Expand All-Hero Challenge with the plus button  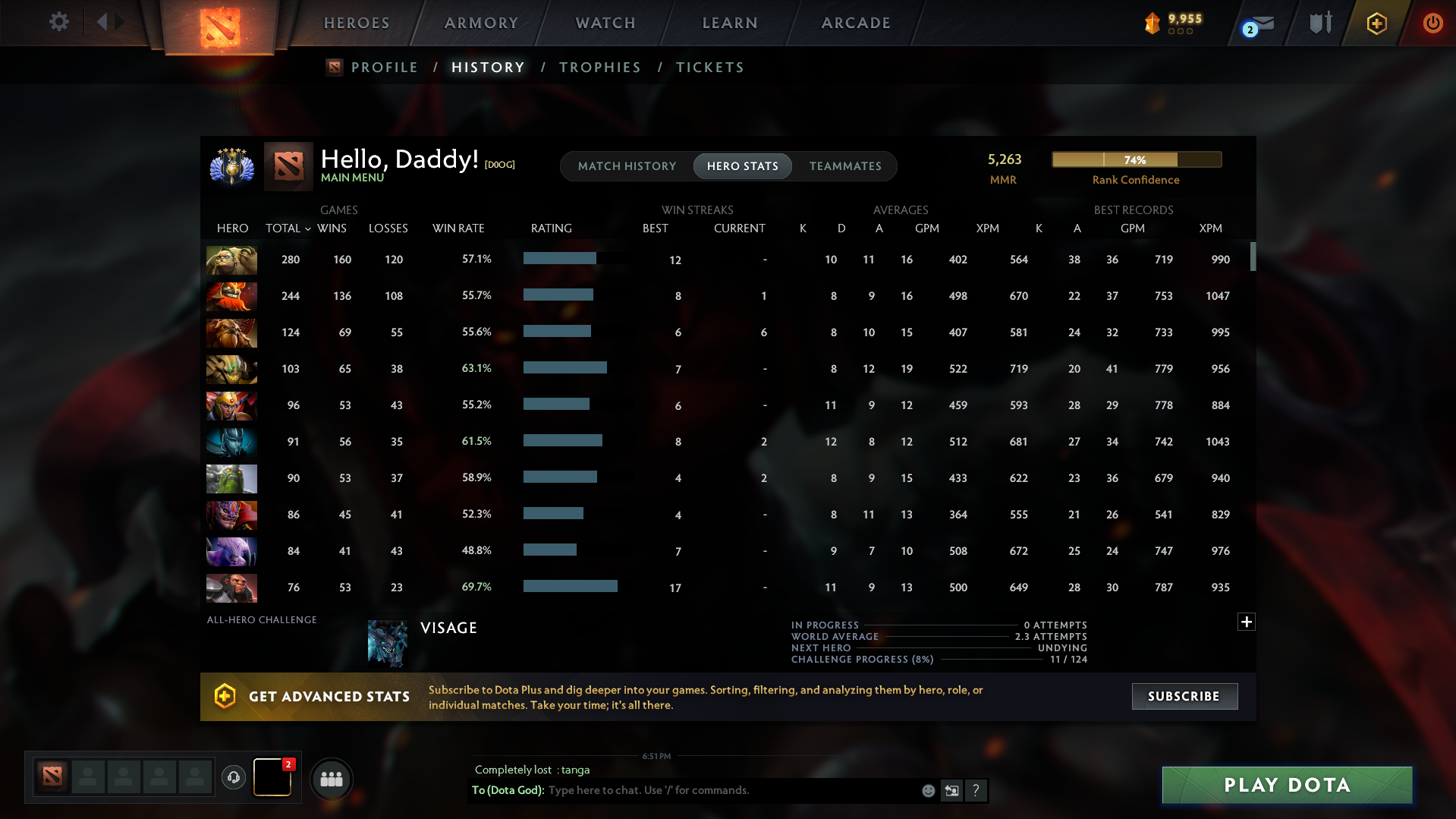coord(1246,622)
